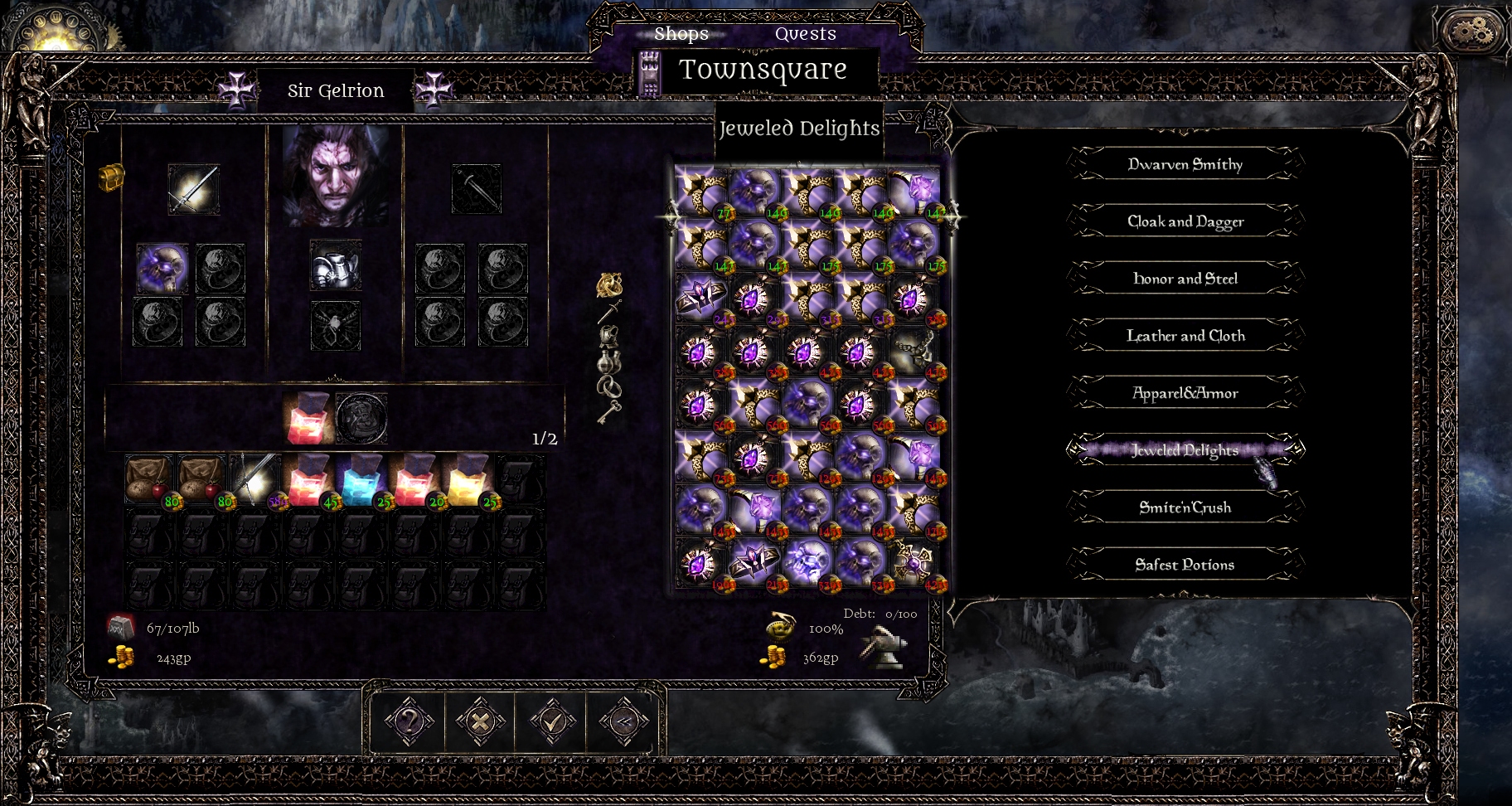Select the equipped sword weapon slot
The image size is (1512, 806).
(x=194, y=189)
